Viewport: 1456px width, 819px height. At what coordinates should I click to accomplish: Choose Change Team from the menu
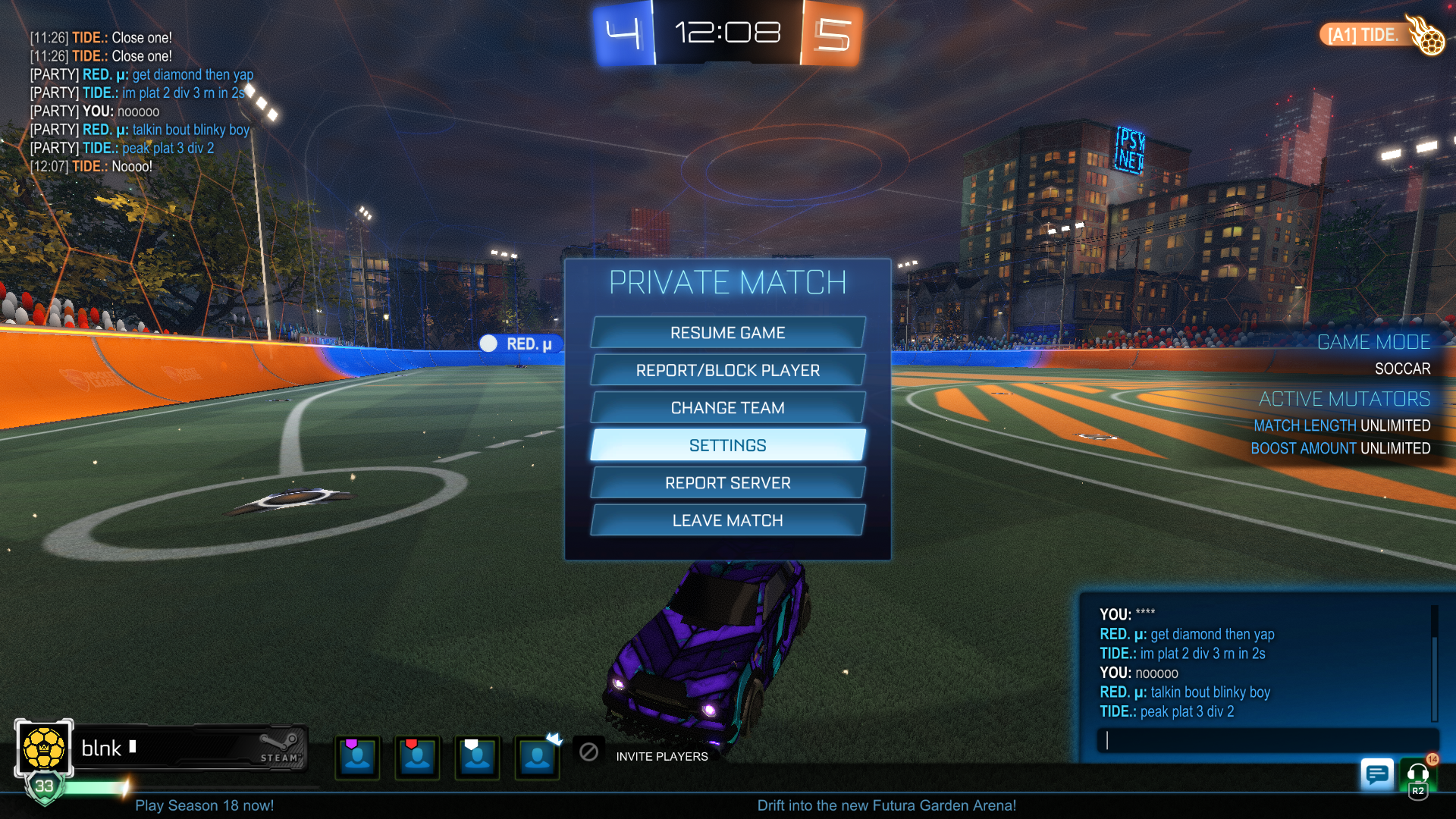(727, 407)
